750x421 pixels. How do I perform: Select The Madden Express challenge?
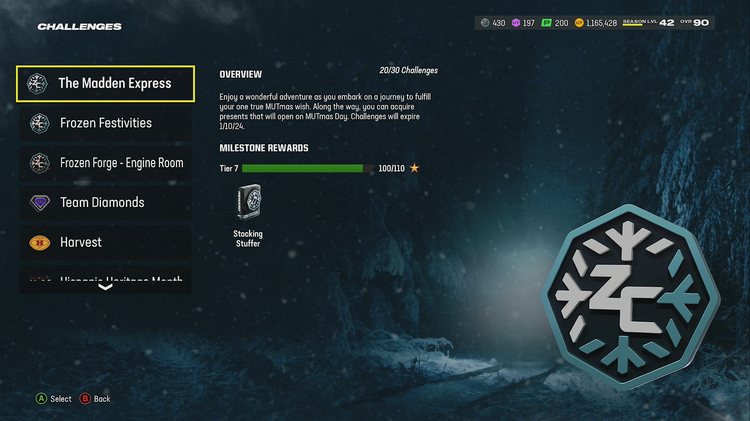tap(105, 84)
